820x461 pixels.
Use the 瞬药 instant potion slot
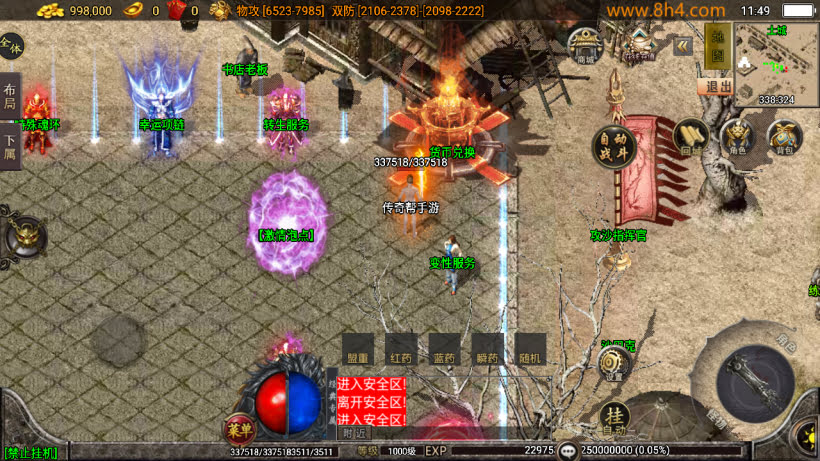click(x=488, y=351)
